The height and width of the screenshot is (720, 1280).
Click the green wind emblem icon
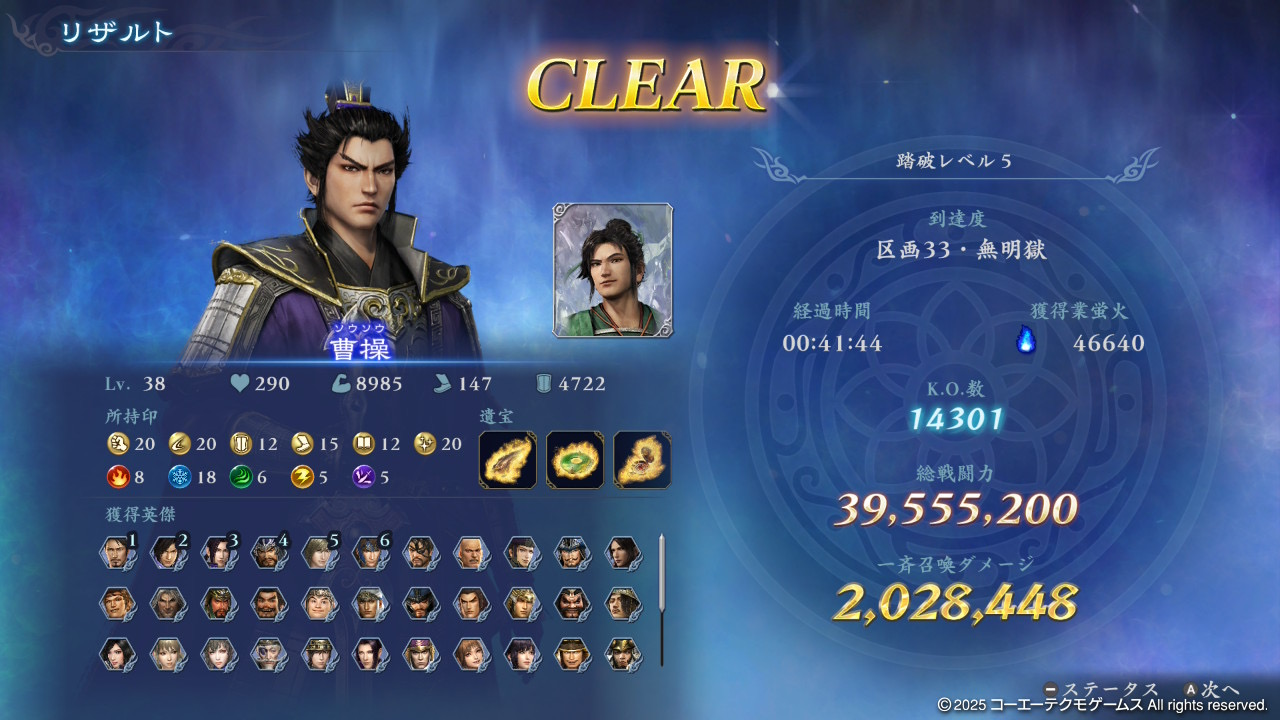click(x=241, y=477)
